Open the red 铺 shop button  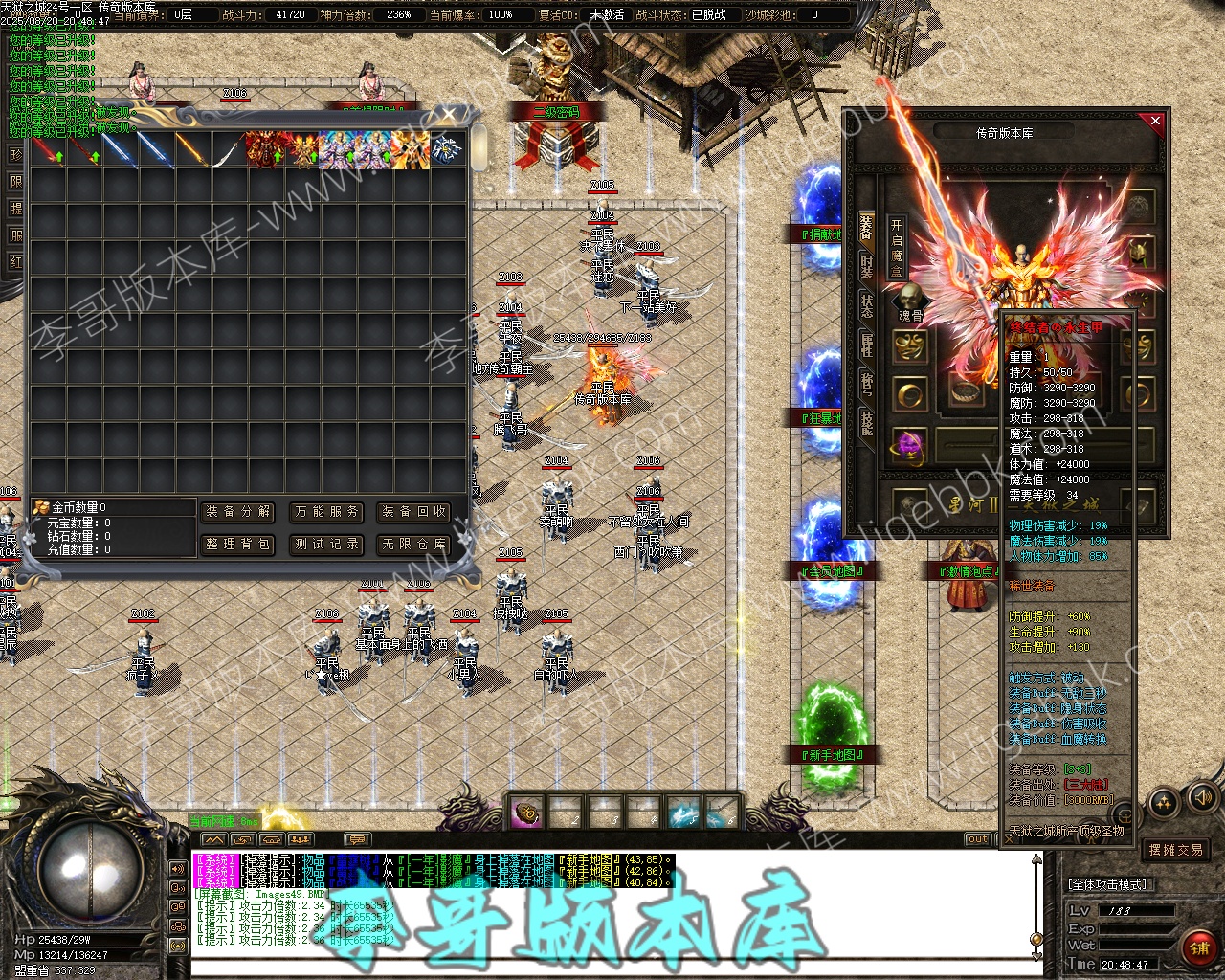click(1197, 949)
